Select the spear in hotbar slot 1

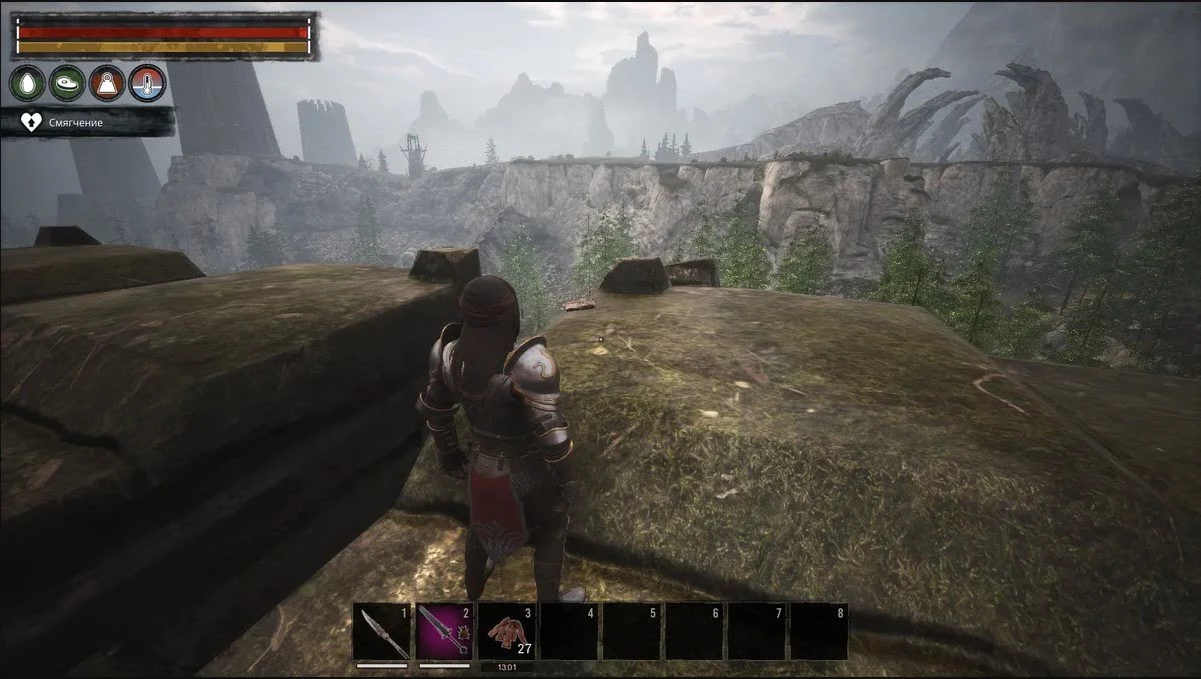[x=382, y=631]
